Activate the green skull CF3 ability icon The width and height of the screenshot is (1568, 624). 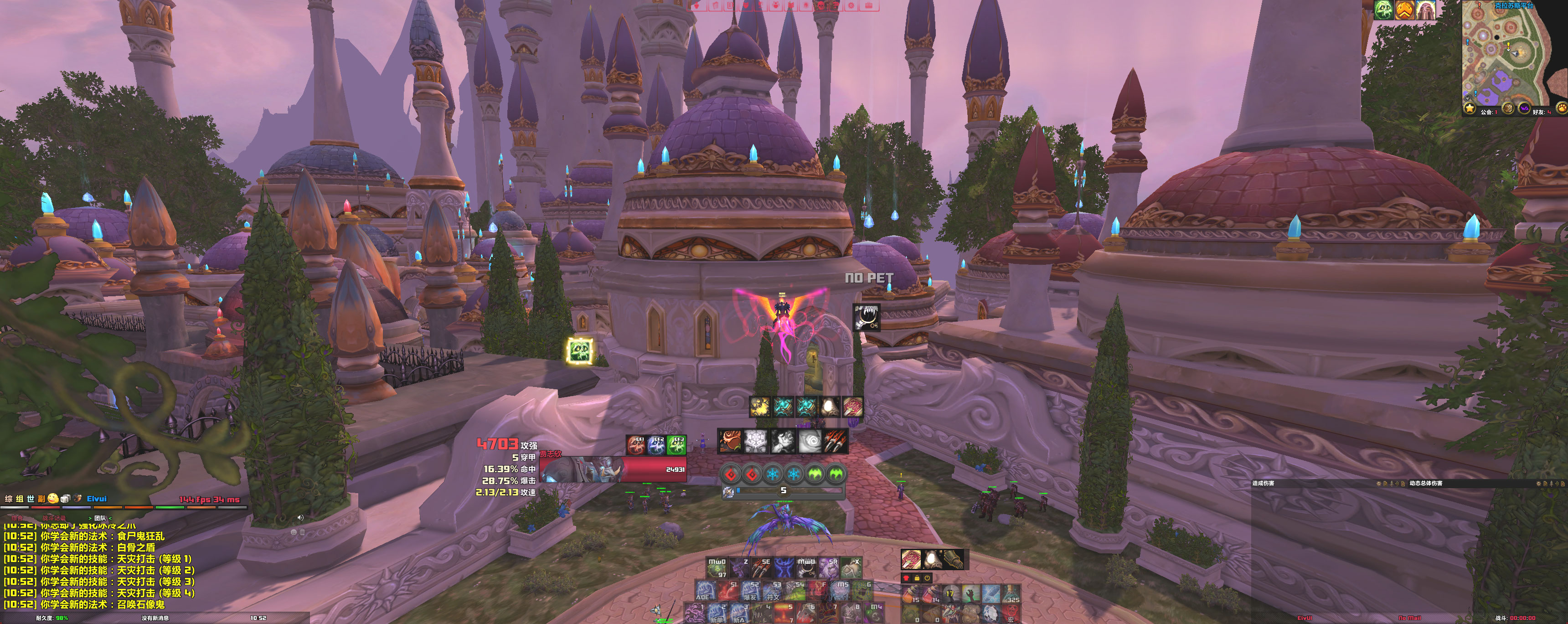pos(676,445)
